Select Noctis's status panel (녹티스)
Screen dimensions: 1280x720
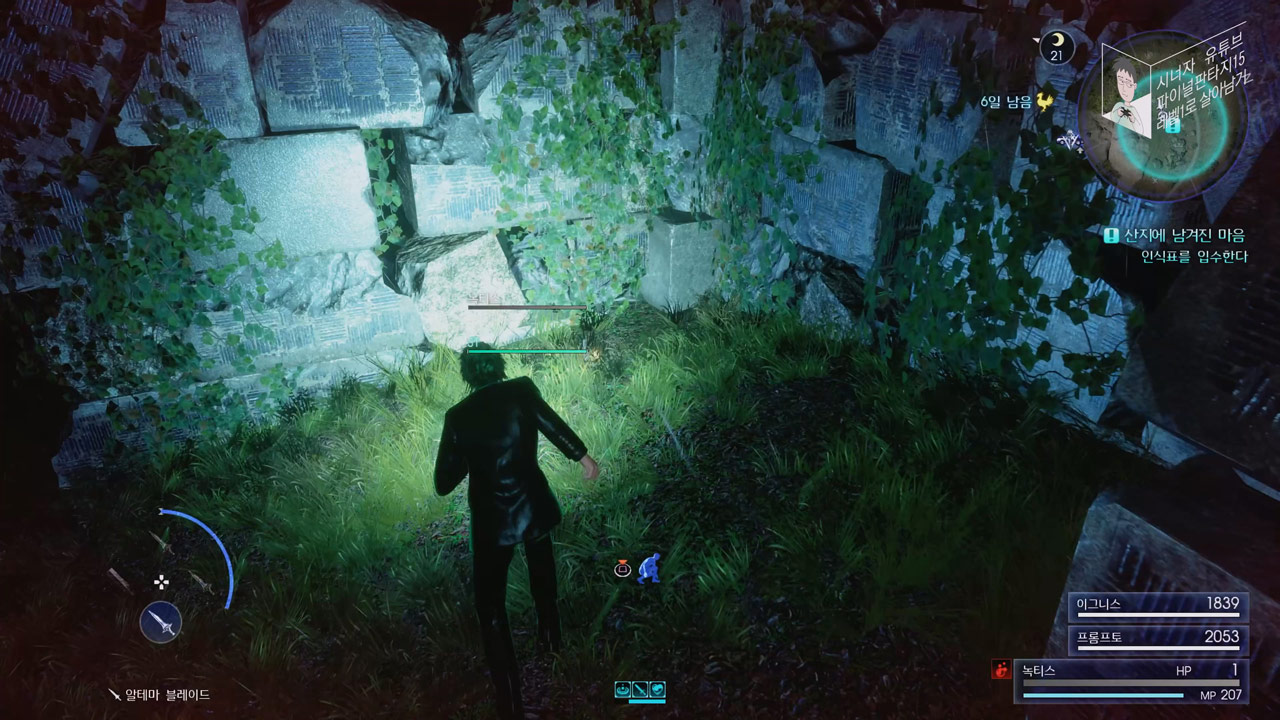pos(1130,681)
